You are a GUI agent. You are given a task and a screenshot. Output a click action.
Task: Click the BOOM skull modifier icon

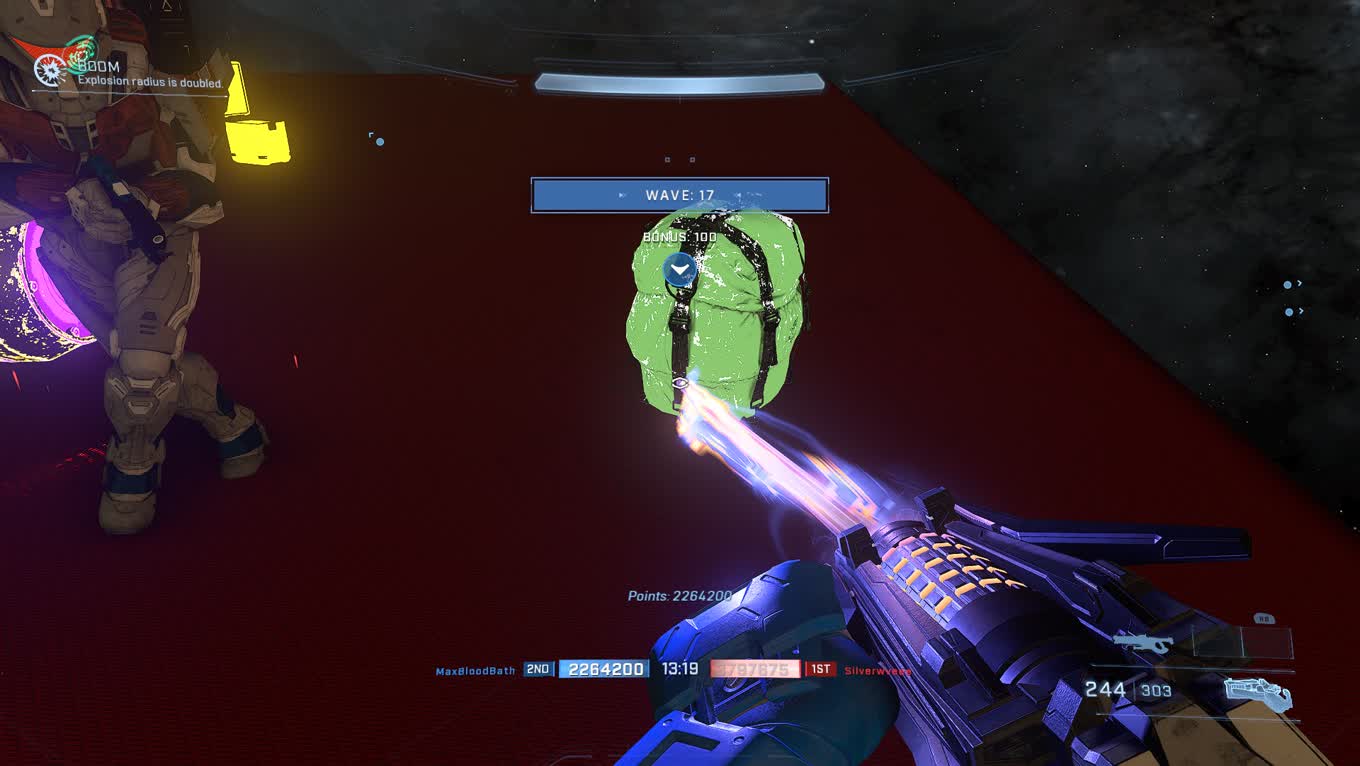pyautogui.click(x=50, y=69)
